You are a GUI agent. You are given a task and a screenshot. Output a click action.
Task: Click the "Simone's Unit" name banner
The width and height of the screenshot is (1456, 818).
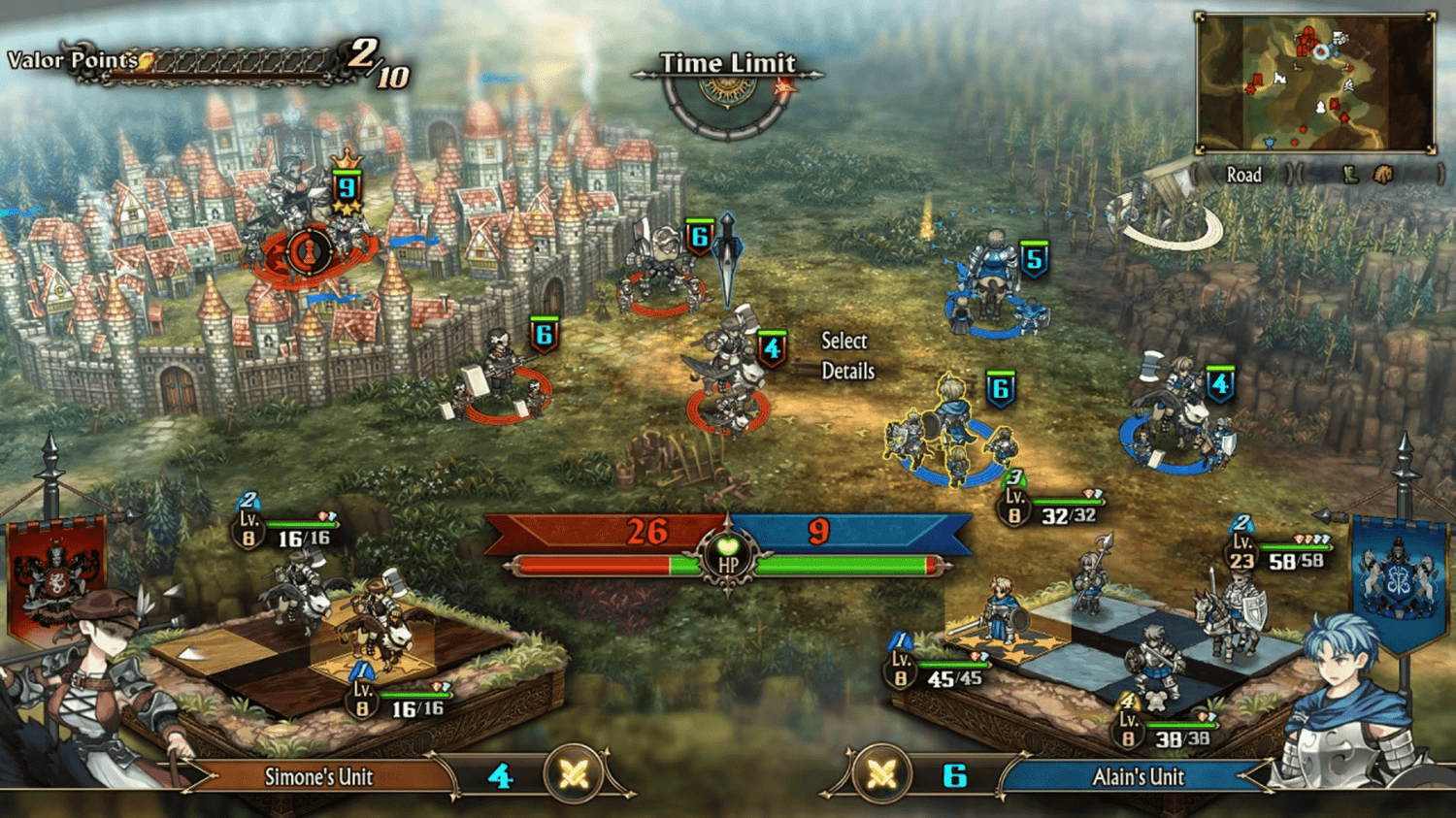pos(318,777)
